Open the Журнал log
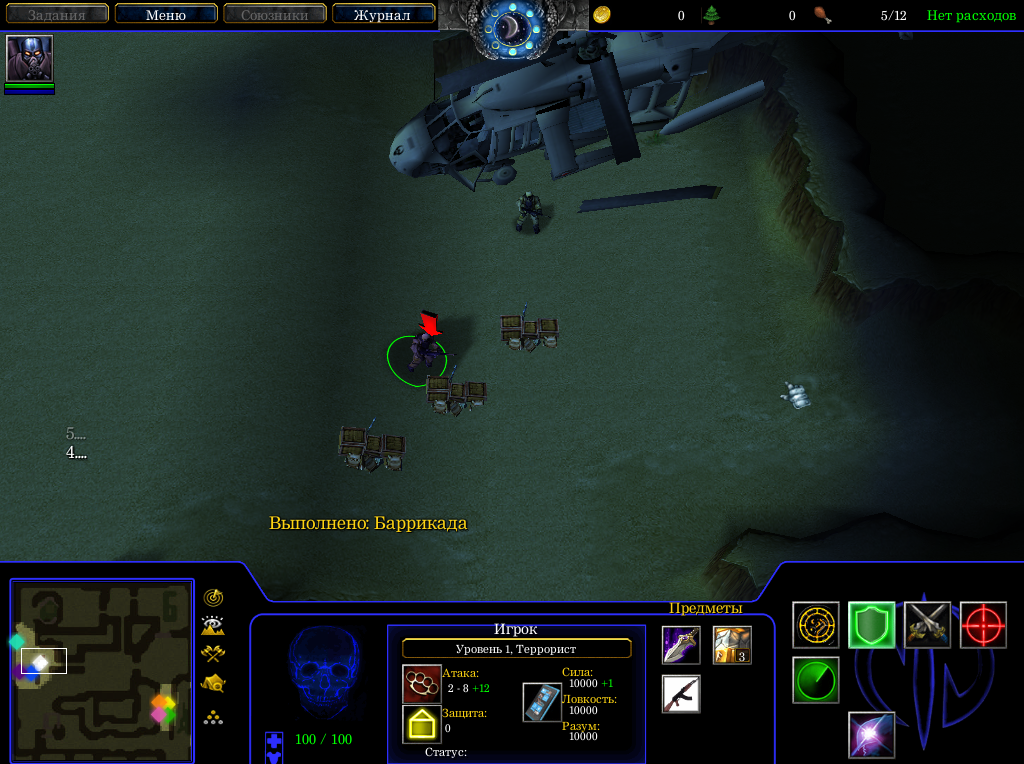Image resolution: width=1024 pixels, height=764 pixels. coord(382,15)
